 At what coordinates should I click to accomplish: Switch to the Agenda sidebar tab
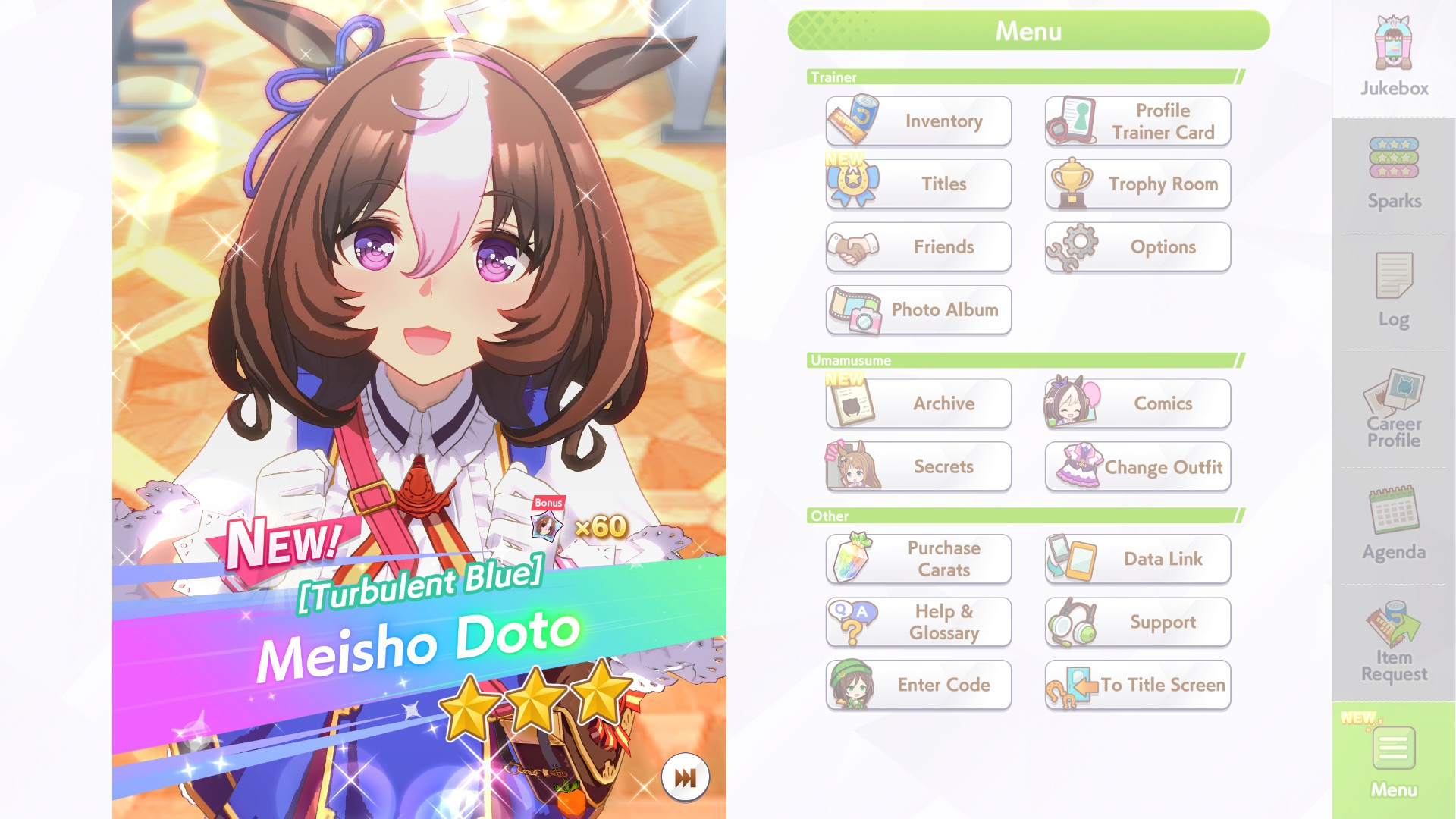1394,525
